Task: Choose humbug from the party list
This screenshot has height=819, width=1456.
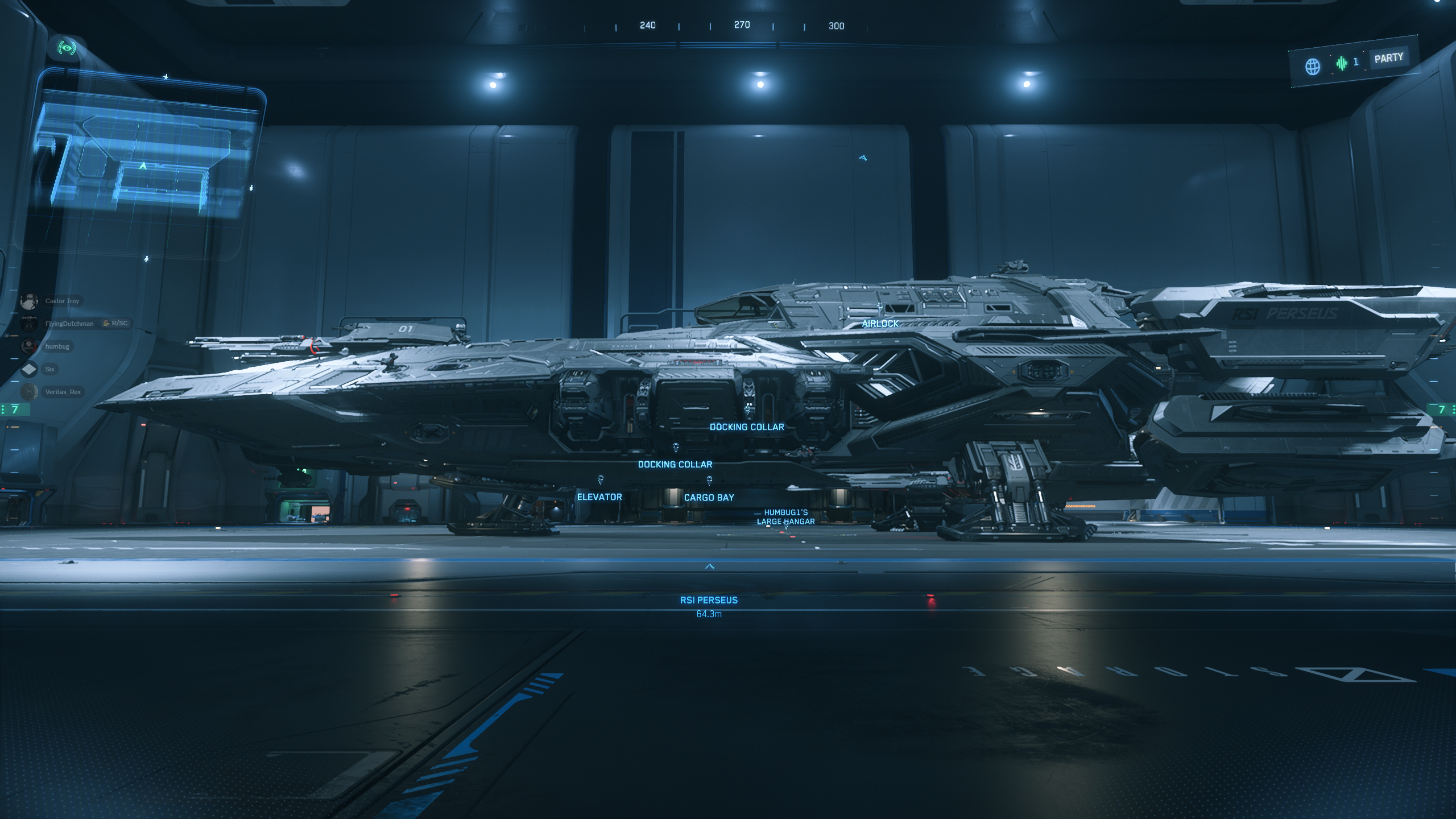Action: coord(57,346)
